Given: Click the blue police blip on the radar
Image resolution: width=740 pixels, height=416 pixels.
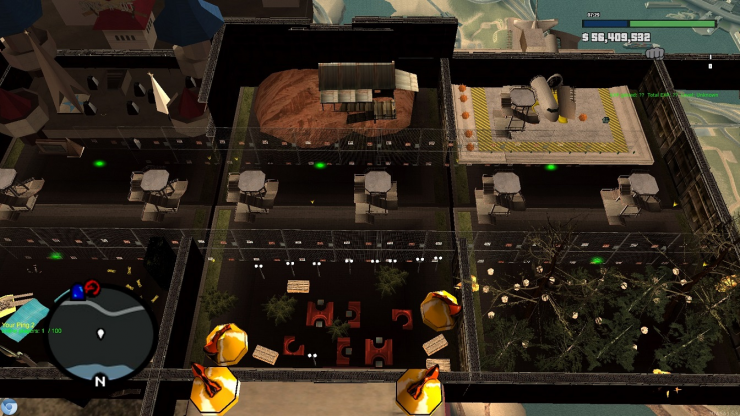Looking at the screenshot, I should pyautogui.click(x=78, y=292).
